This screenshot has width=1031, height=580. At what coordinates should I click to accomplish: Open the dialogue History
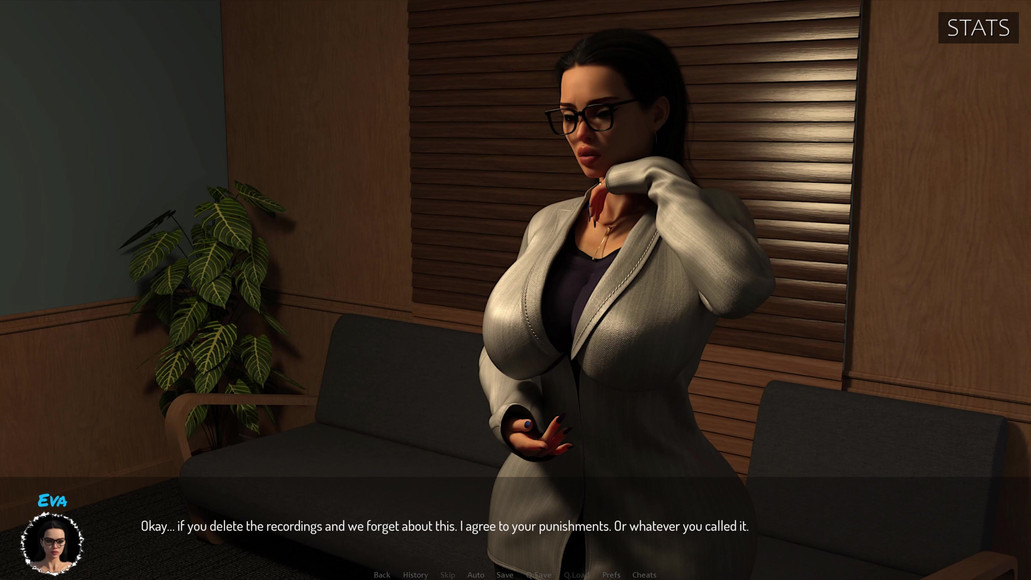click(415, 575)
